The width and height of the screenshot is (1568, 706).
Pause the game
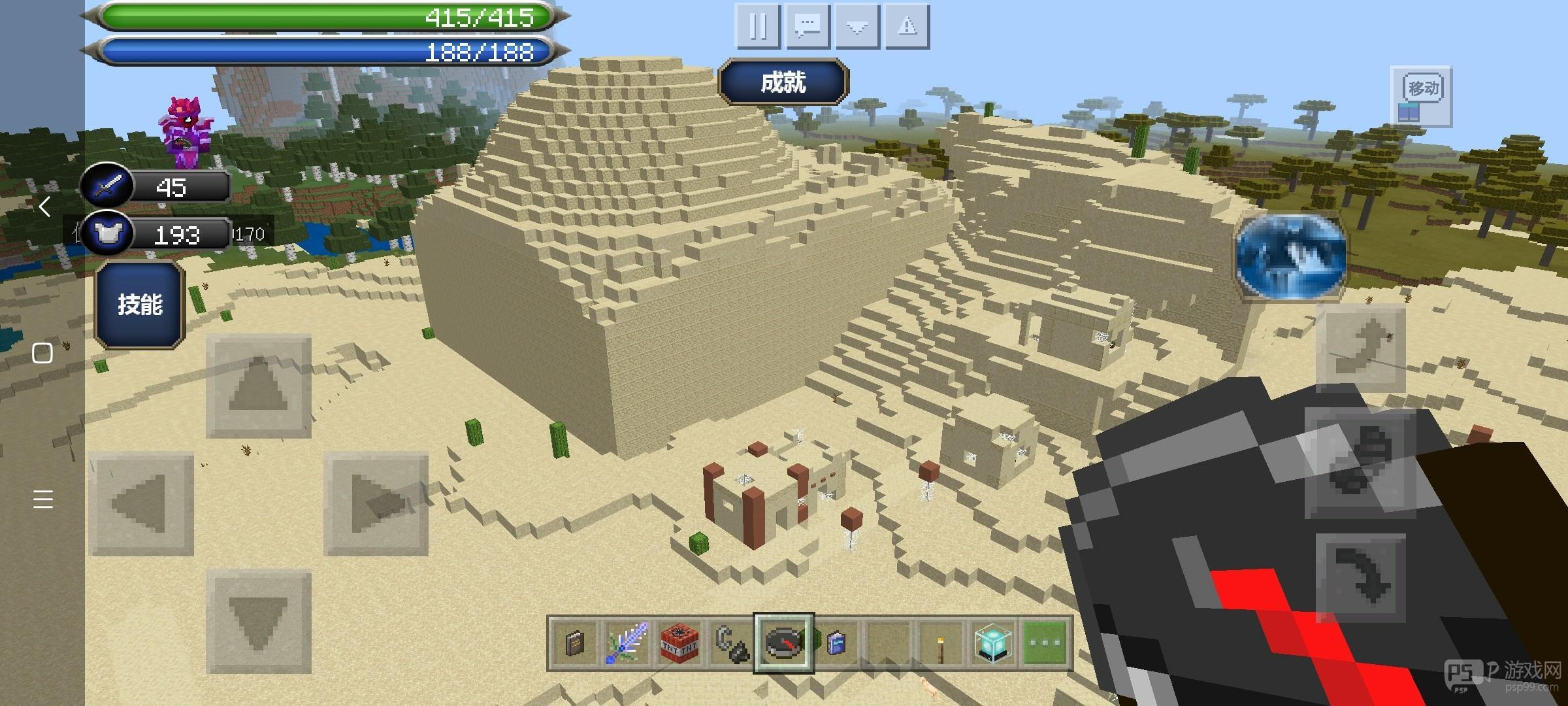(758, 27)
